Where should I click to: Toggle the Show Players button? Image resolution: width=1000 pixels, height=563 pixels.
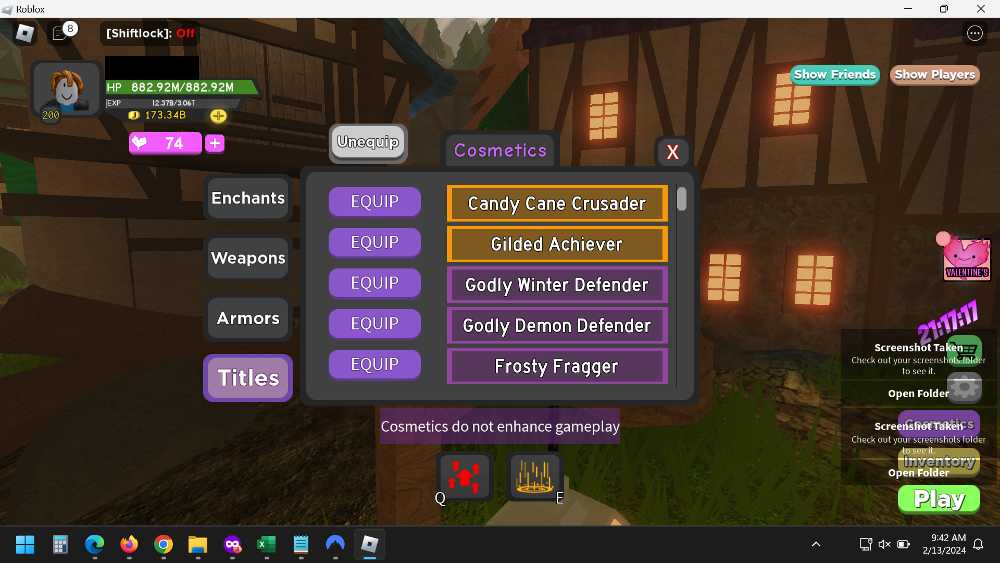(934, 74)
